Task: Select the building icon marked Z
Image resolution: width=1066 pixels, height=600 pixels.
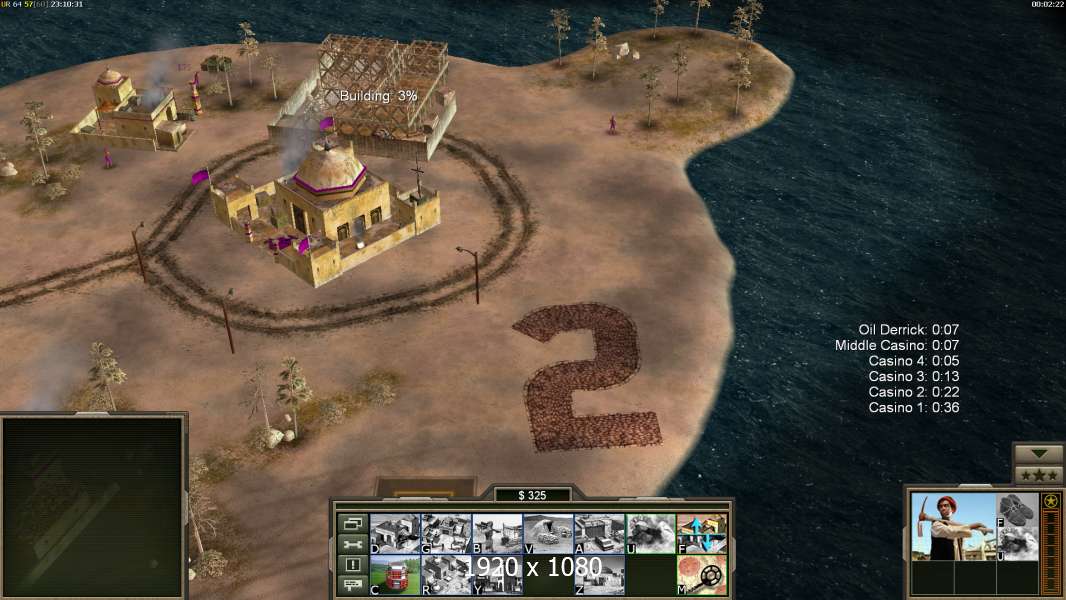Action: pyautogui.click(x=599, y=575)
